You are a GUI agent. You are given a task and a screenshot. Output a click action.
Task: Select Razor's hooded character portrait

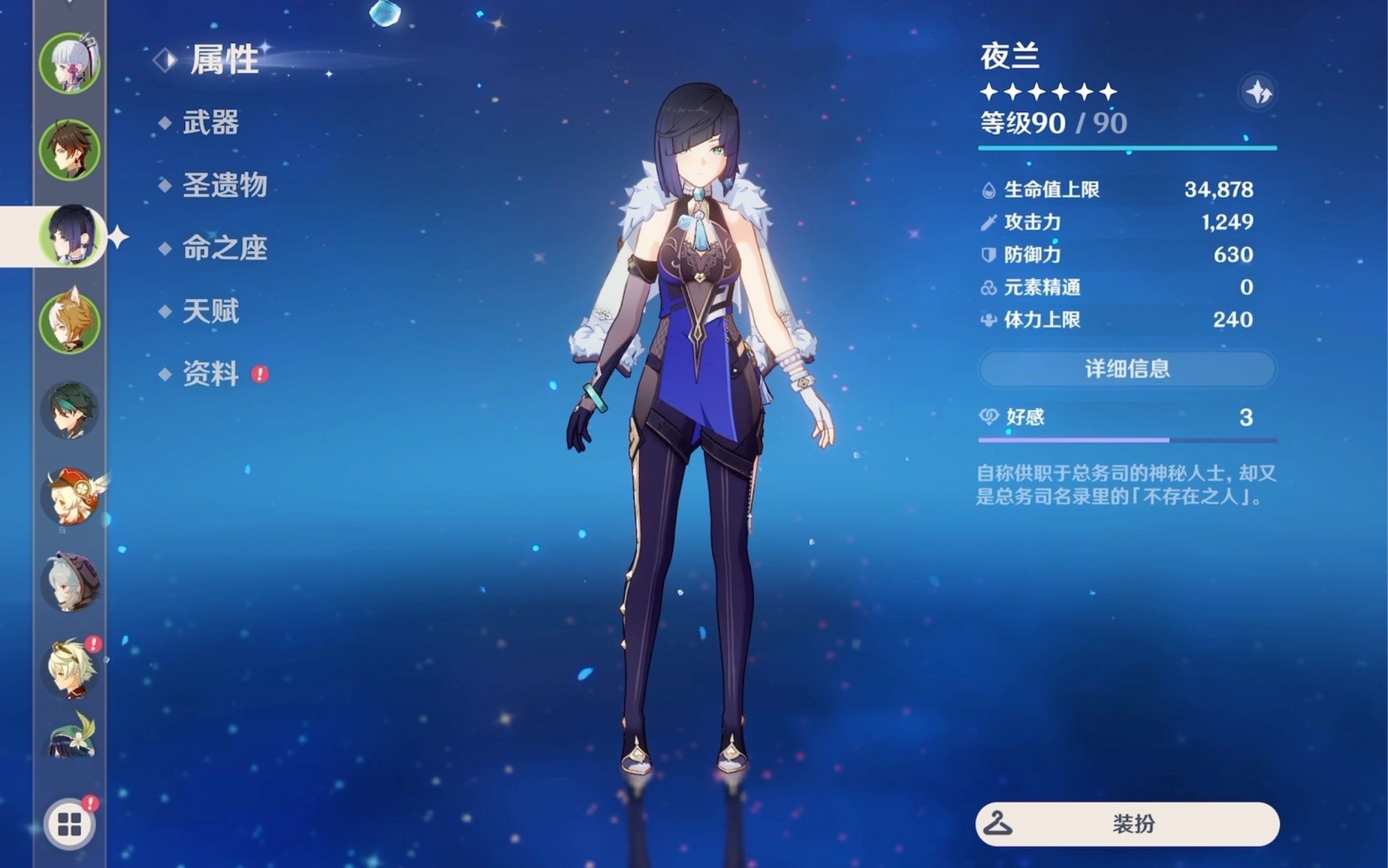tap(70, 583)
